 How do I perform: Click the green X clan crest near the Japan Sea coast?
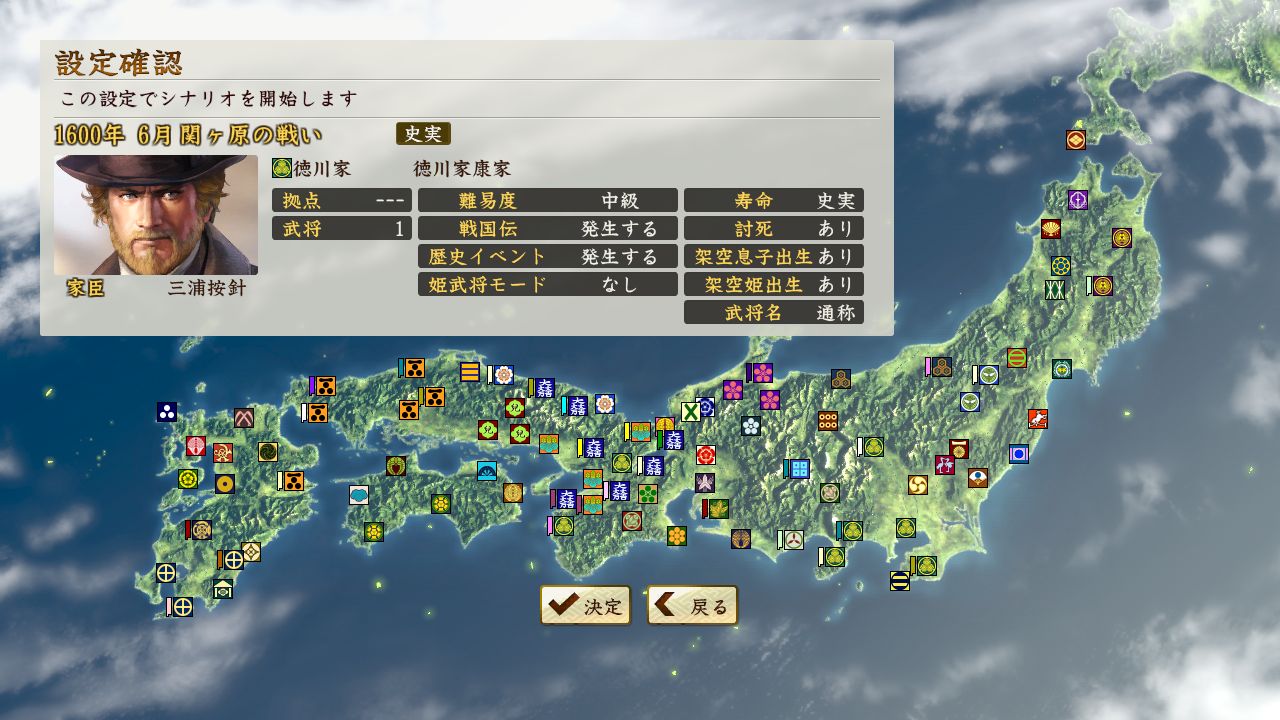pos(690,412)
